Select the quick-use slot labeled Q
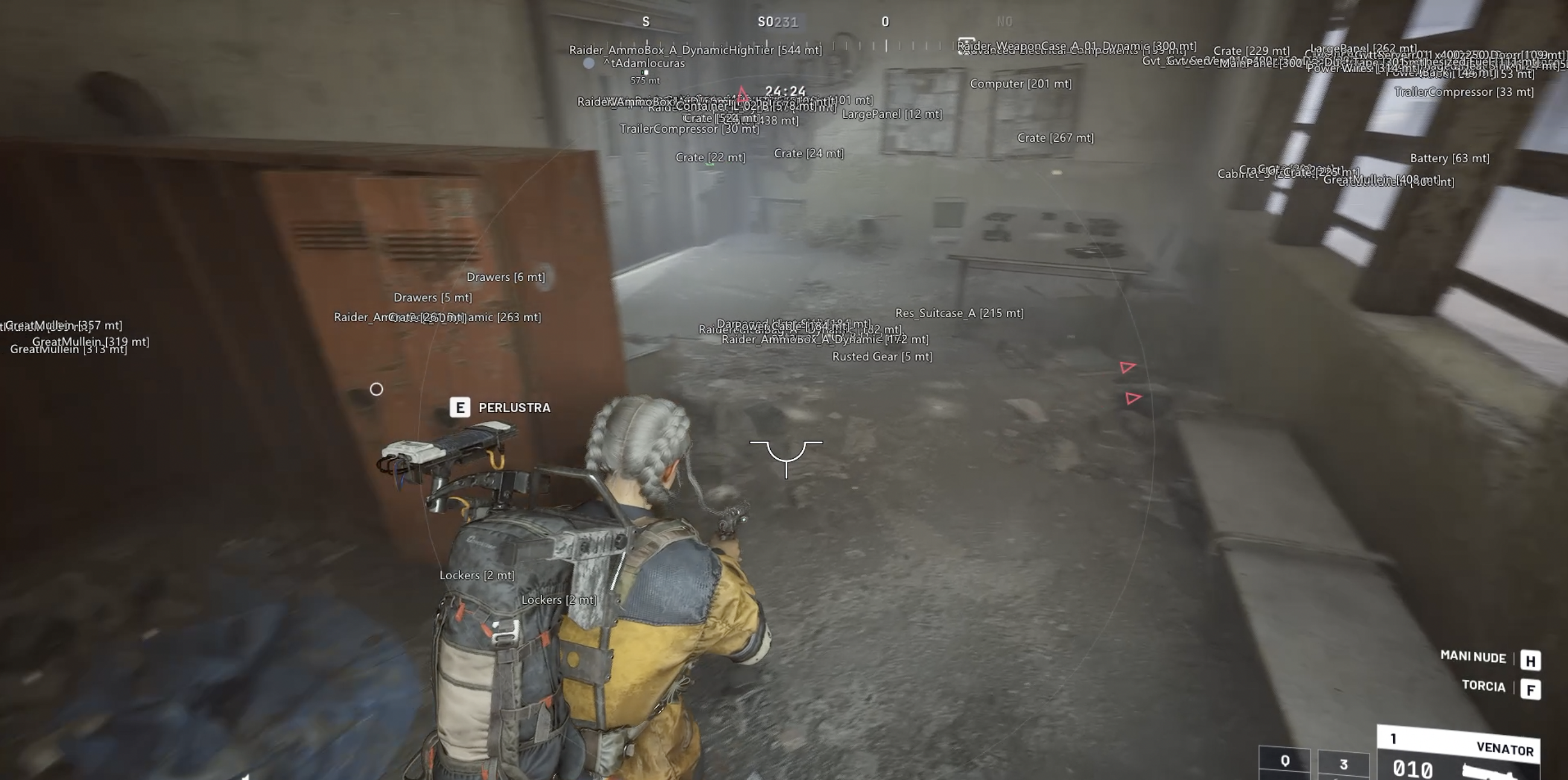Image resolution: width=1568 pixels, height=780 pixels. pos(1285,763)
